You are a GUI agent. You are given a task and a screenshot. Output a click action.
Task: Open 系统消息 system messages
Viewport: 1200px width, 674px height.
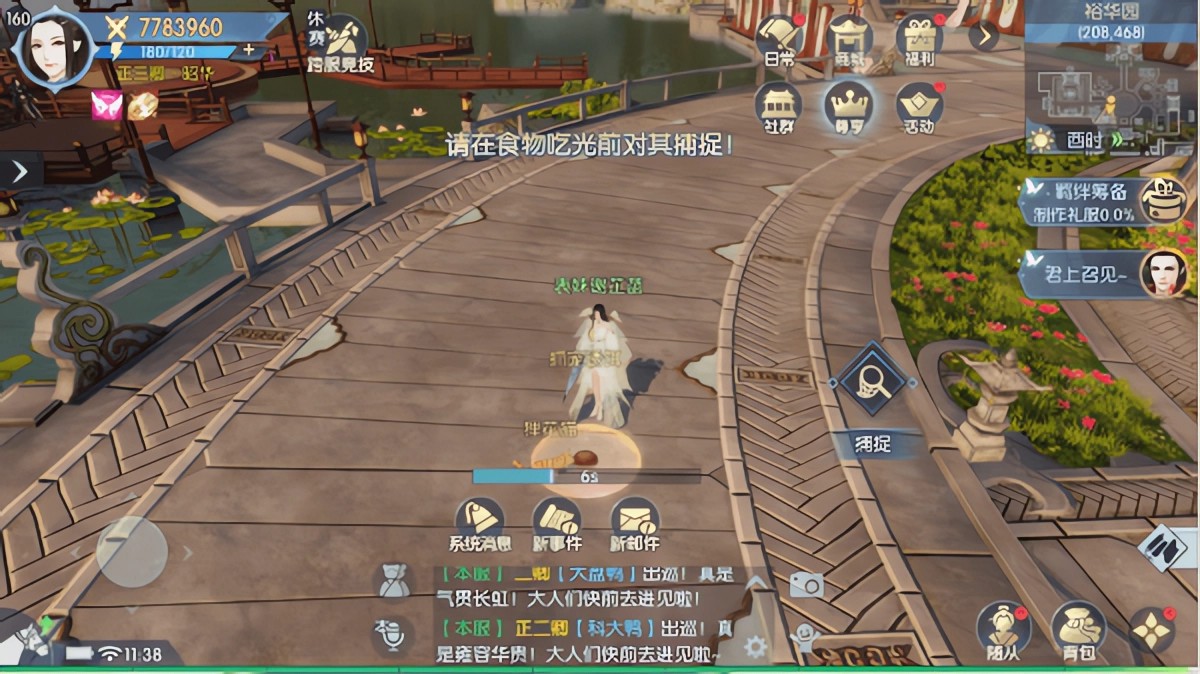click(x=479, y=522)
